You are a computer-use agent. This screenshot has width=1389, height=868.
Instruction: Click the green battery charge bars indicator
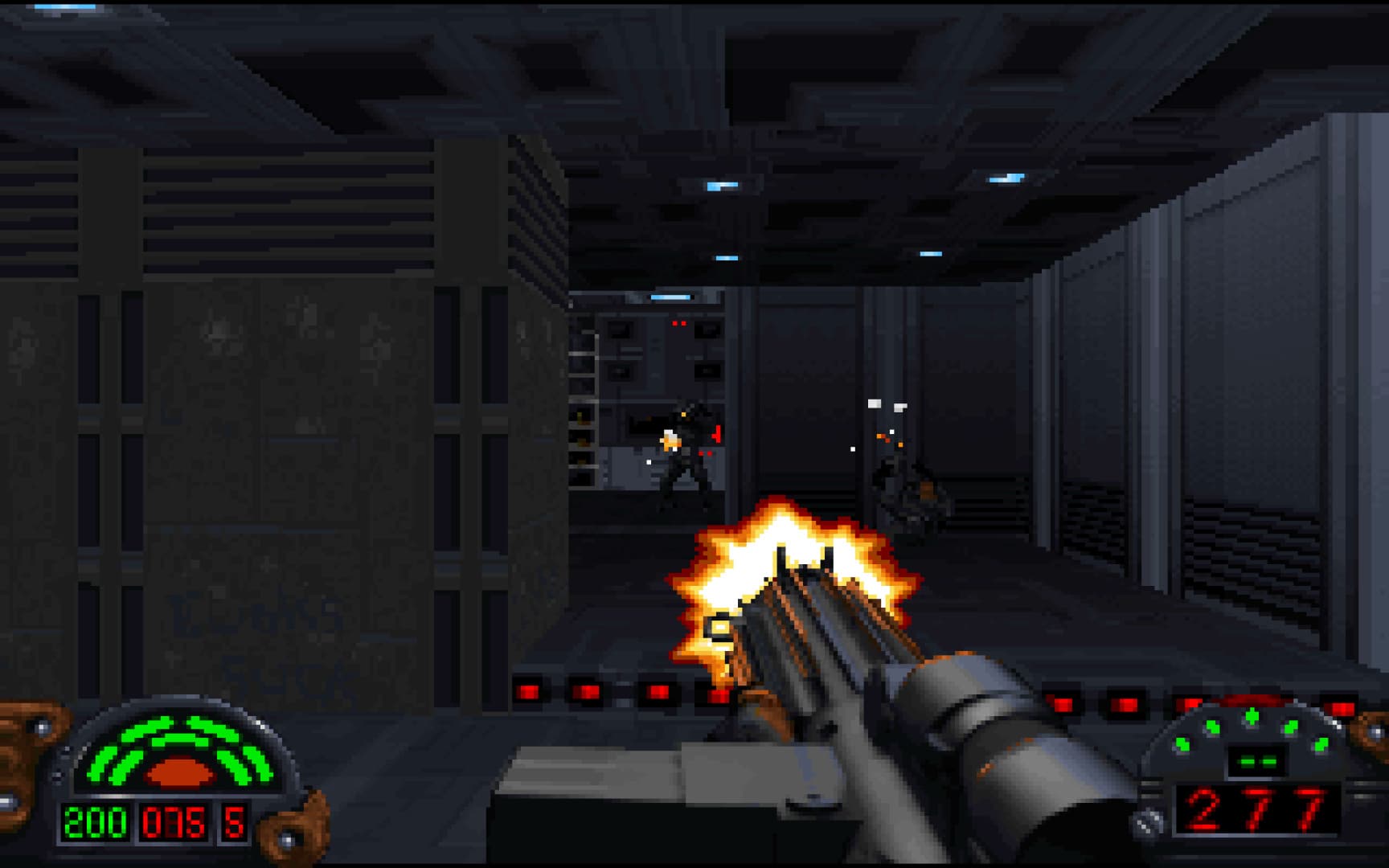click(1256, 762)
